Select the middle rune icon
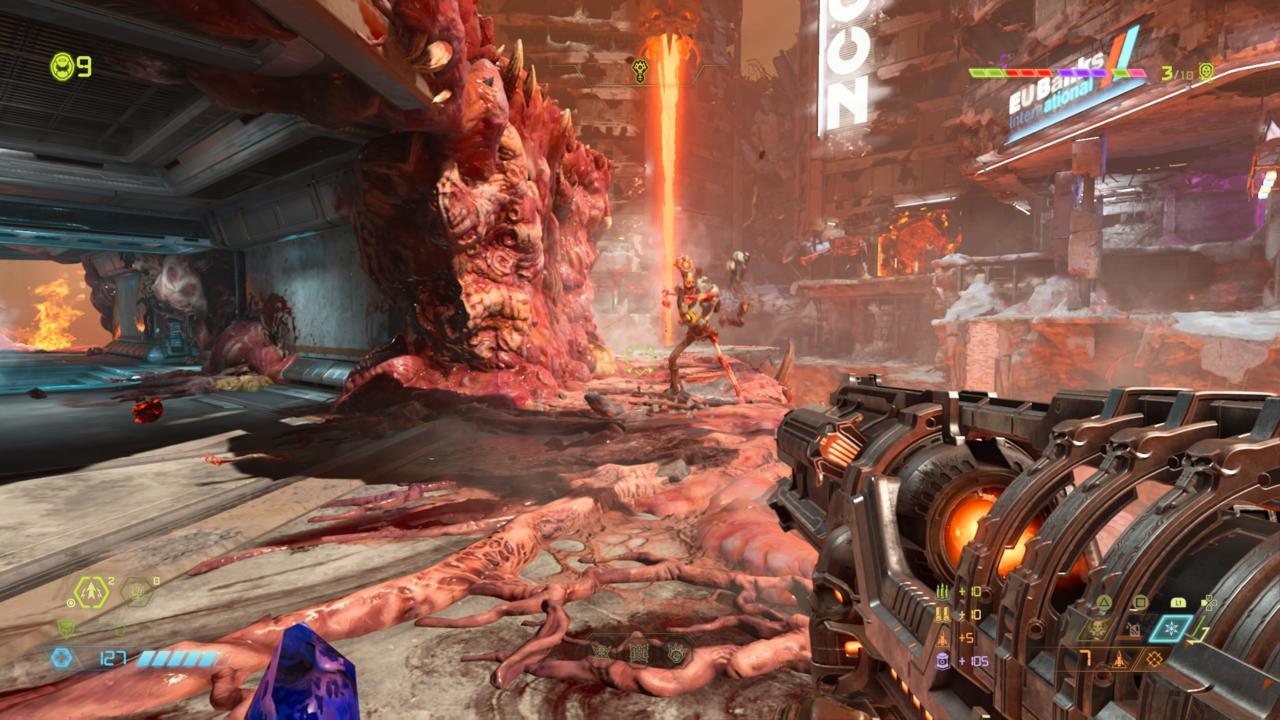Image resolution: width=1280 pixels, height=720 pixels. [639, 652]
